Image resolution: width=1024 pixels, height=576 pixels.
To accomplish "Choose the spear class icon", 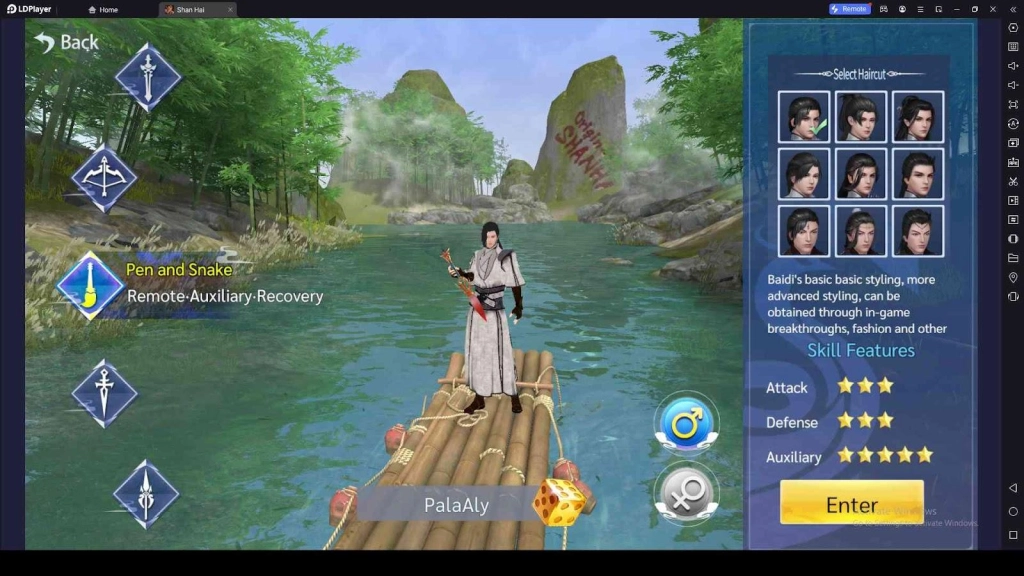I will (146, 494).
